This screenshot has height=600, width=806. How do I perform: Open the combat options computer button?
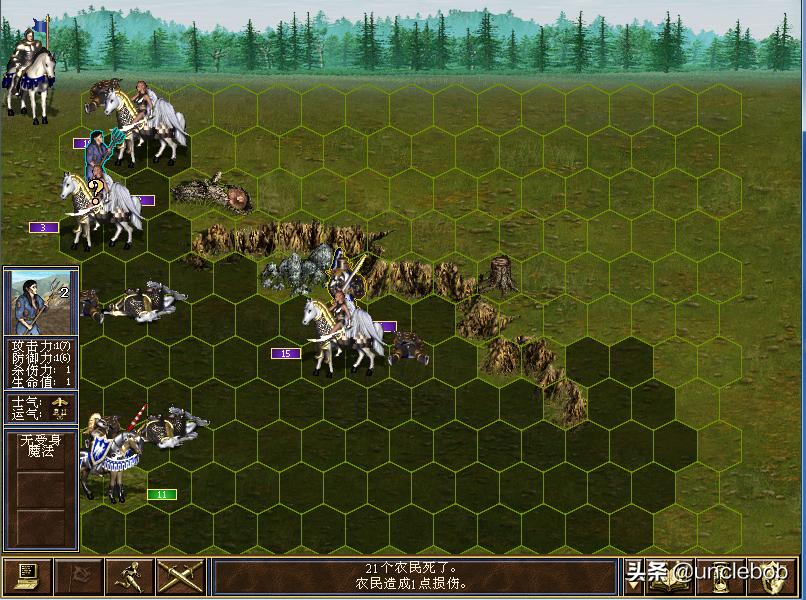coord(27,577)
